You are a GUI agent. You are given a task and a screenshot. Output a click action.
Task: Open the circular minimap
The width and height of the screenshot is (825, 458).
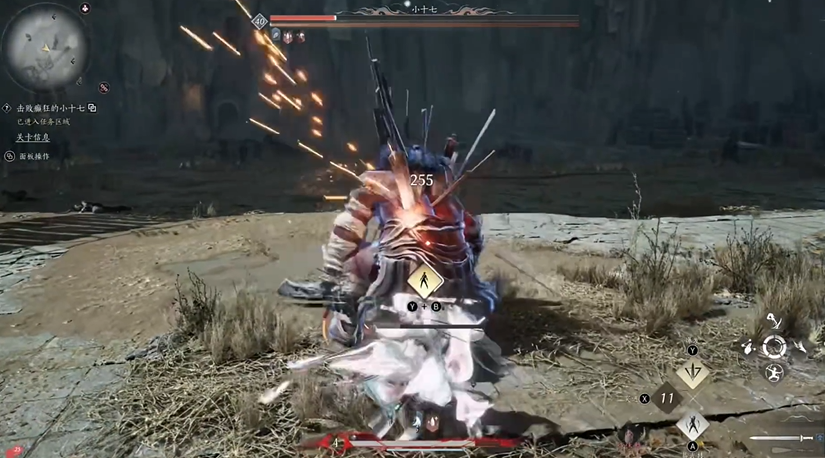(x=46, y=46)
